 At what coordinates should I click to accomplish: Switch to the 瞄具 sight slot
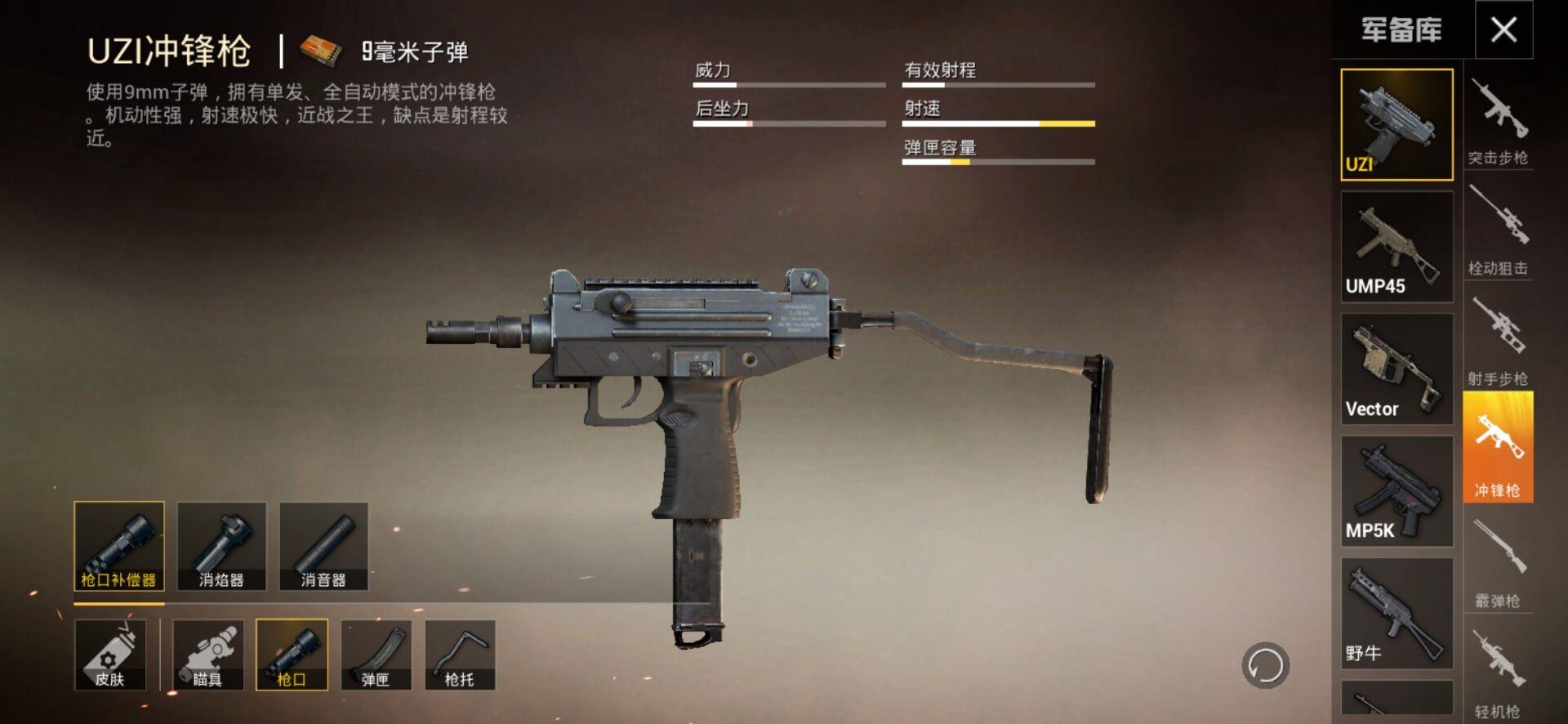pos(207,655)
